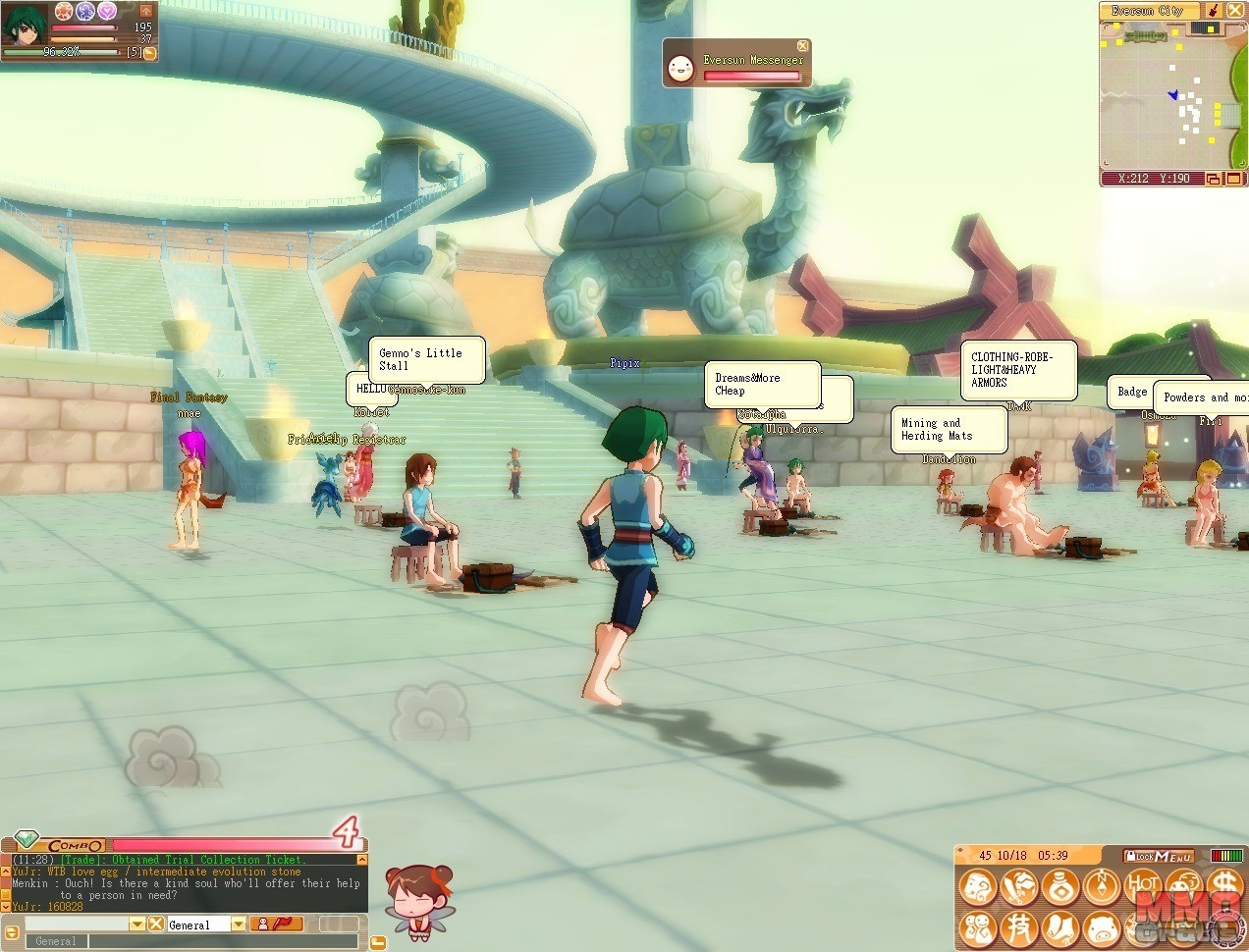Open the sword and armor equipment icon
Screen dimensions: 1249x952
(x=1020, y=887)
